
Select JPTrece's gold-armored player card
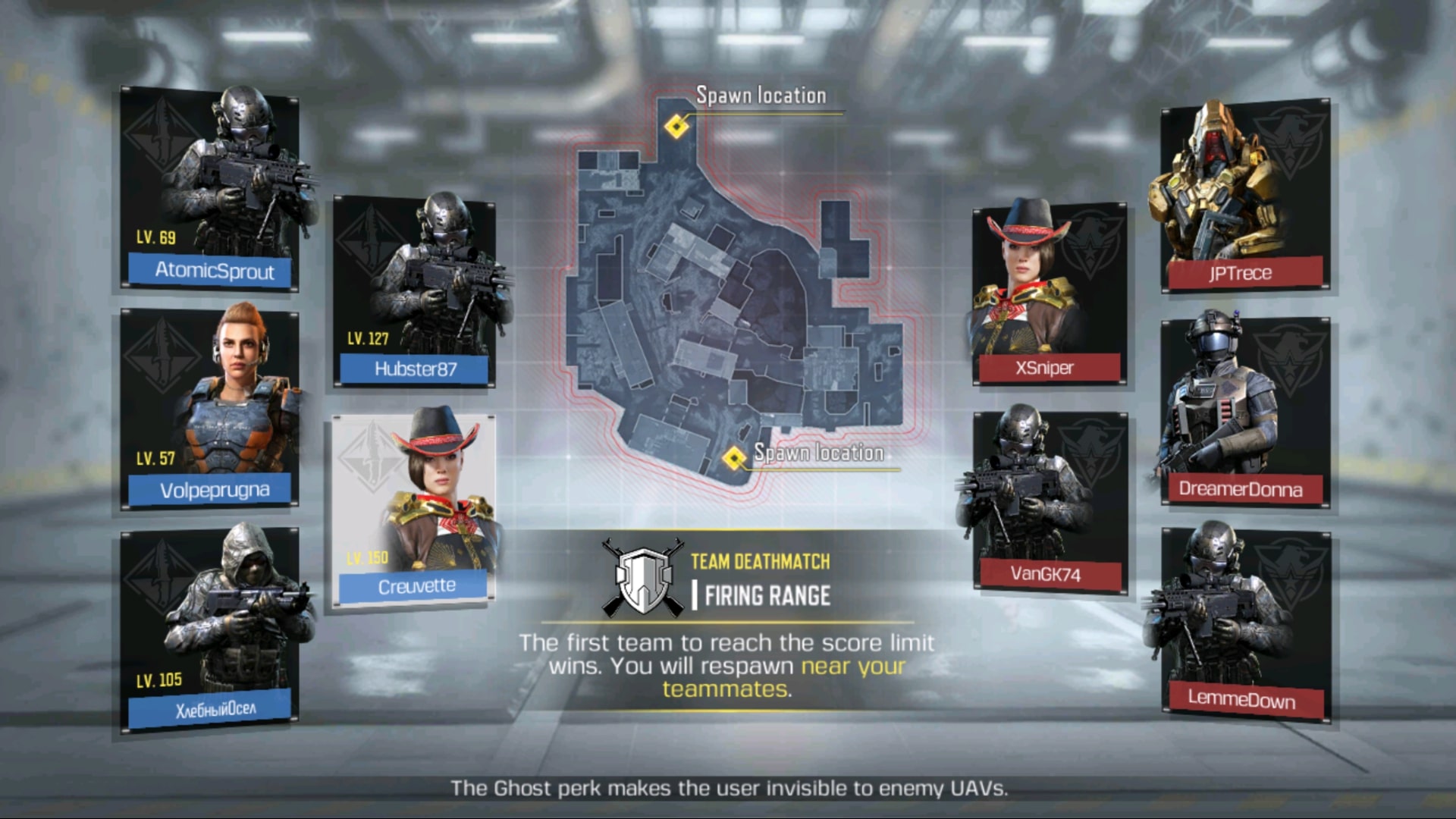pos(1244,195)
